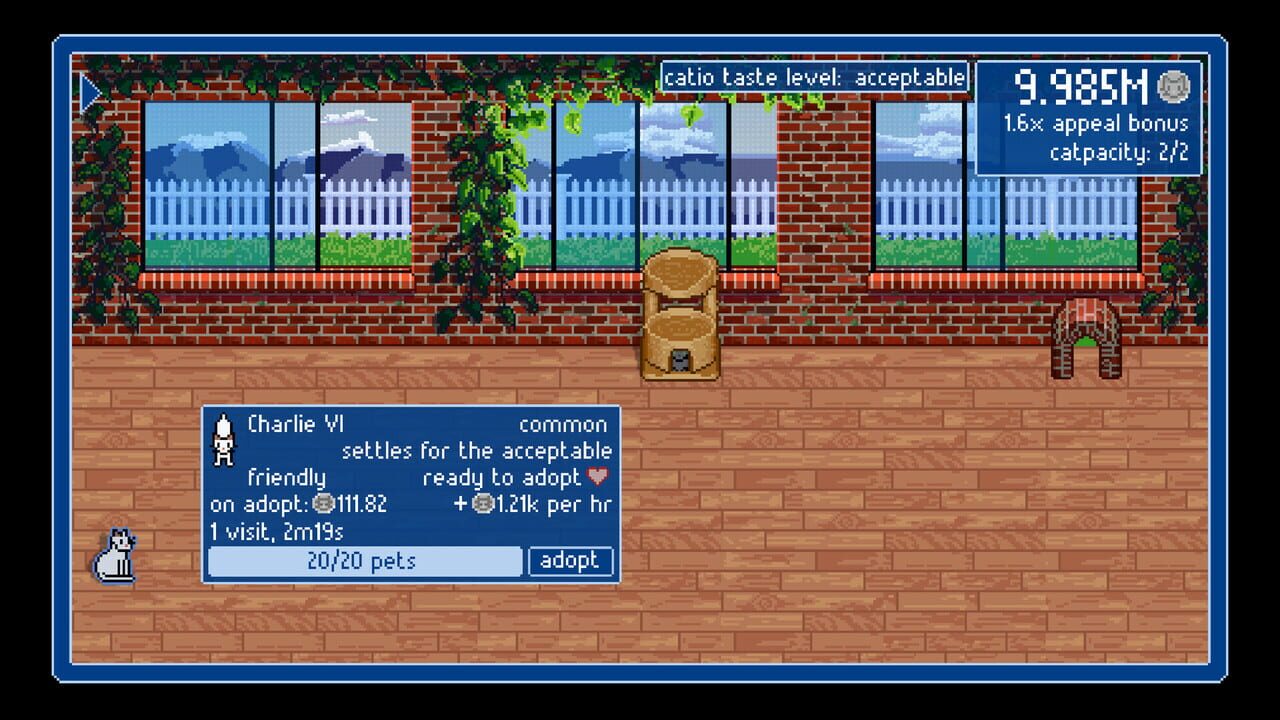Click the 20/20 pets progress bar

click(365, 561)
